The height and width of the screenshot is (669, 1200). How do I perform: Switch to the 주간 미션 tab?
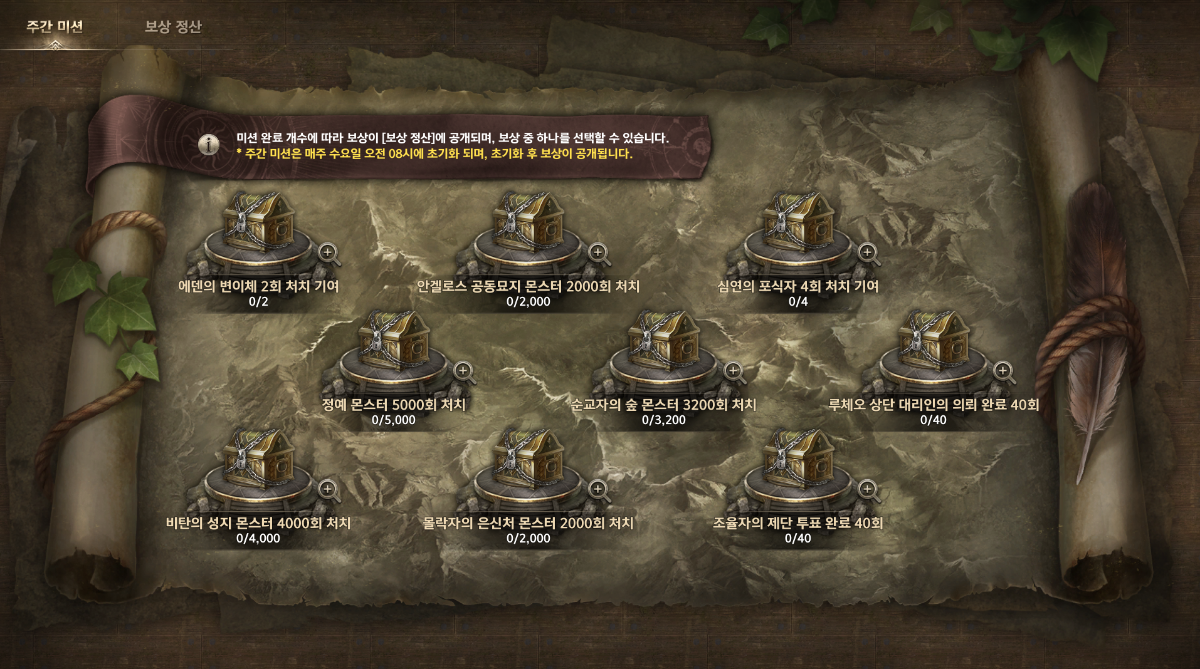click(54, 26)
